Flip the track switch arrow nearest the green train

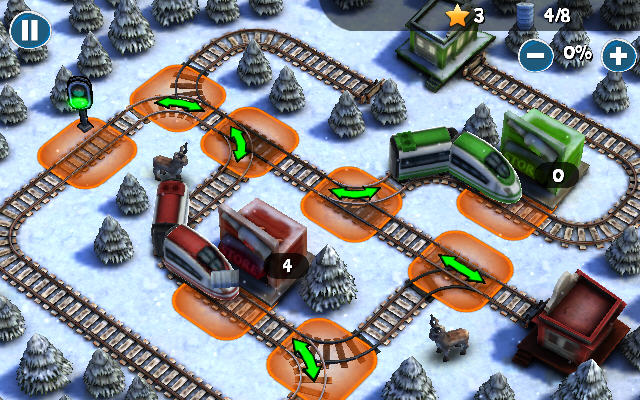355,191
